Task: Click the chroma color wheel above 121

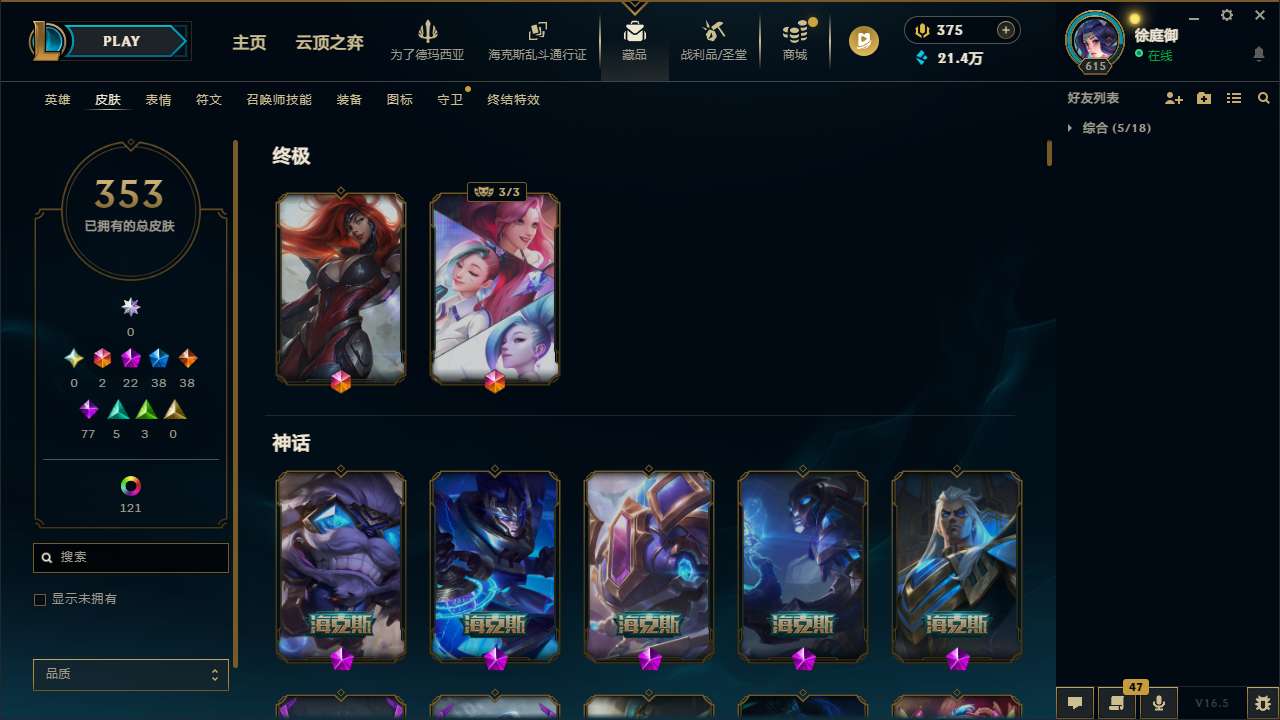Action: click(x=130, y=487)
